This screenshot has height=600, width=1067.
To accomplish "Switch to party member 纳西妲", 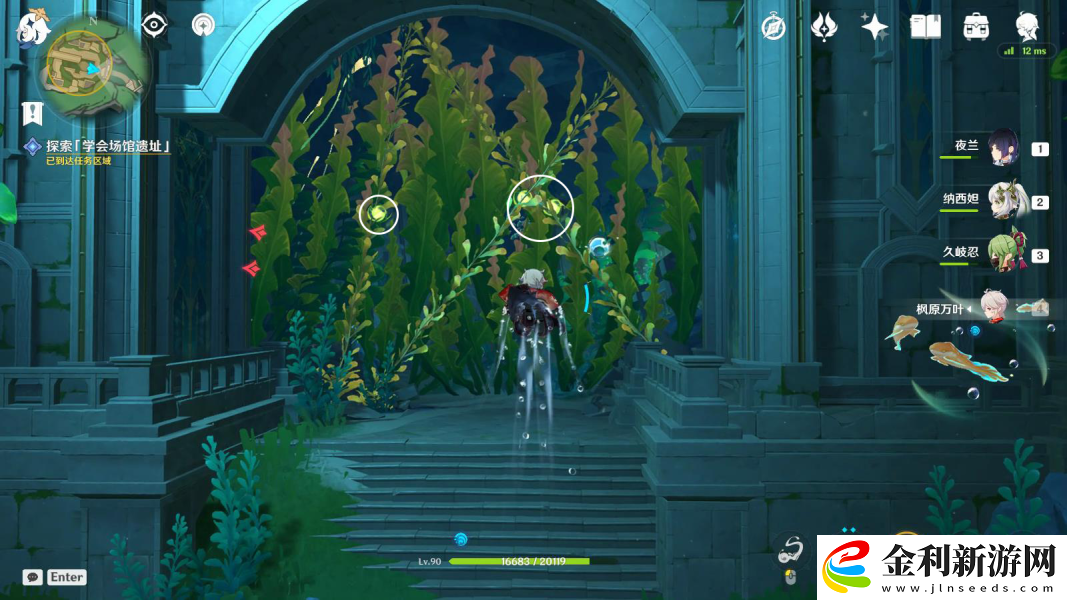I will [1003, 201].
